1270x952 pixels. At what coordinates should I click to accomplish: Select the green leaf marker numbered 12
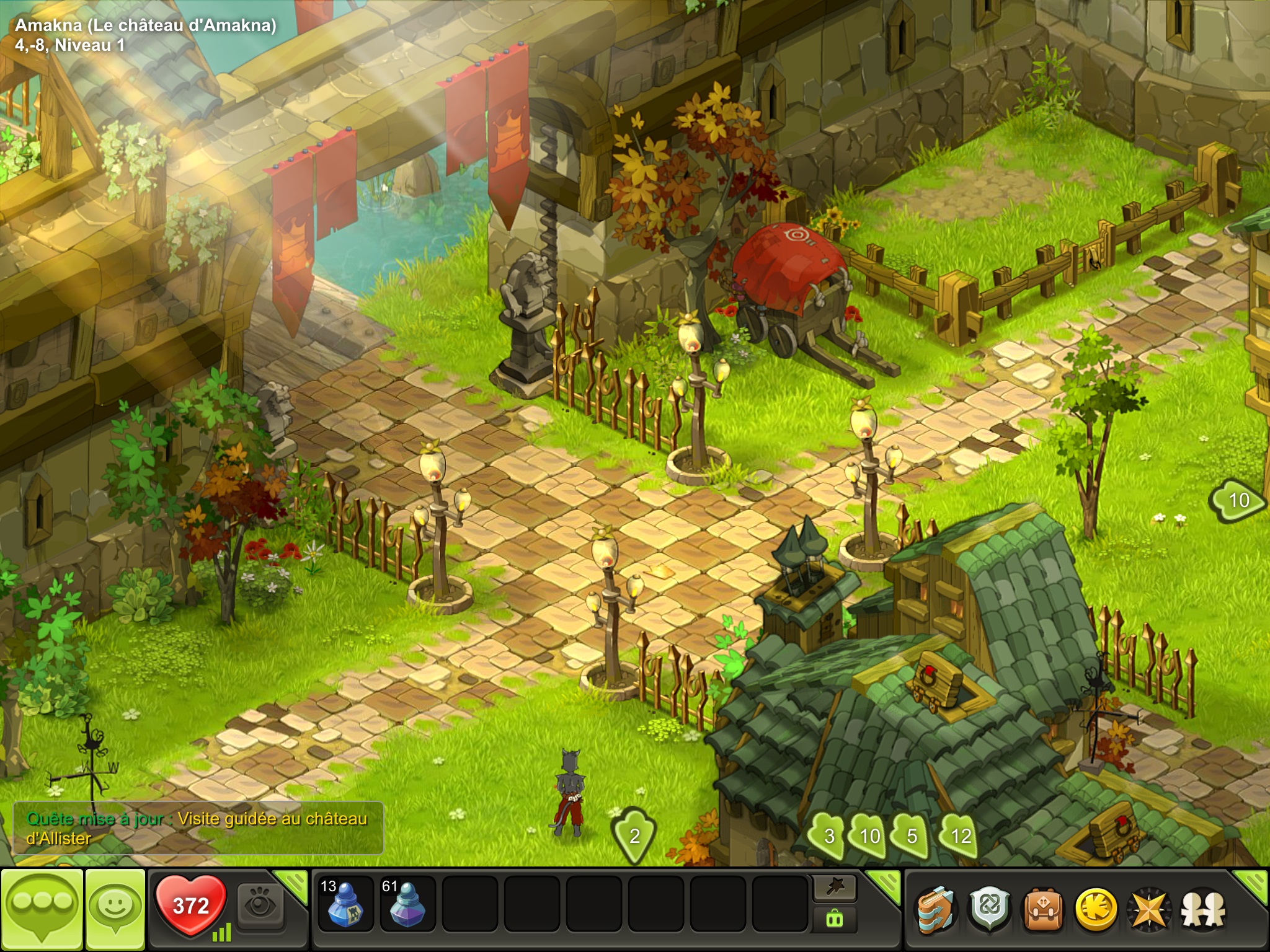tap(960, 835)
